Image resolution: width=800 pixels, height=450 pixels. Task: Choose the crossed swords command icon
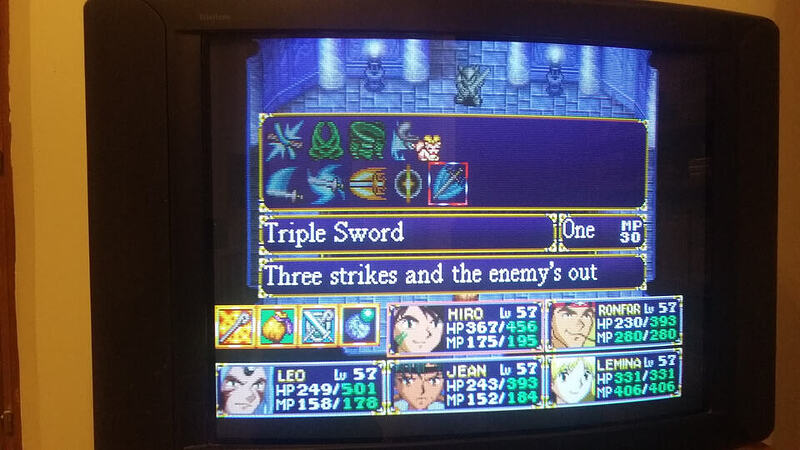click(x=318, y=326)
